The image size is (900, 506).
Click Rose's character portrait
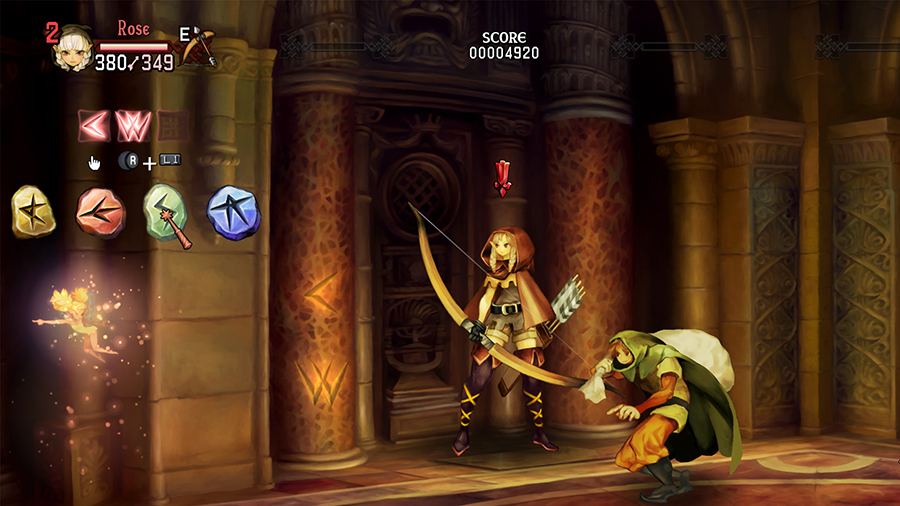72,47
